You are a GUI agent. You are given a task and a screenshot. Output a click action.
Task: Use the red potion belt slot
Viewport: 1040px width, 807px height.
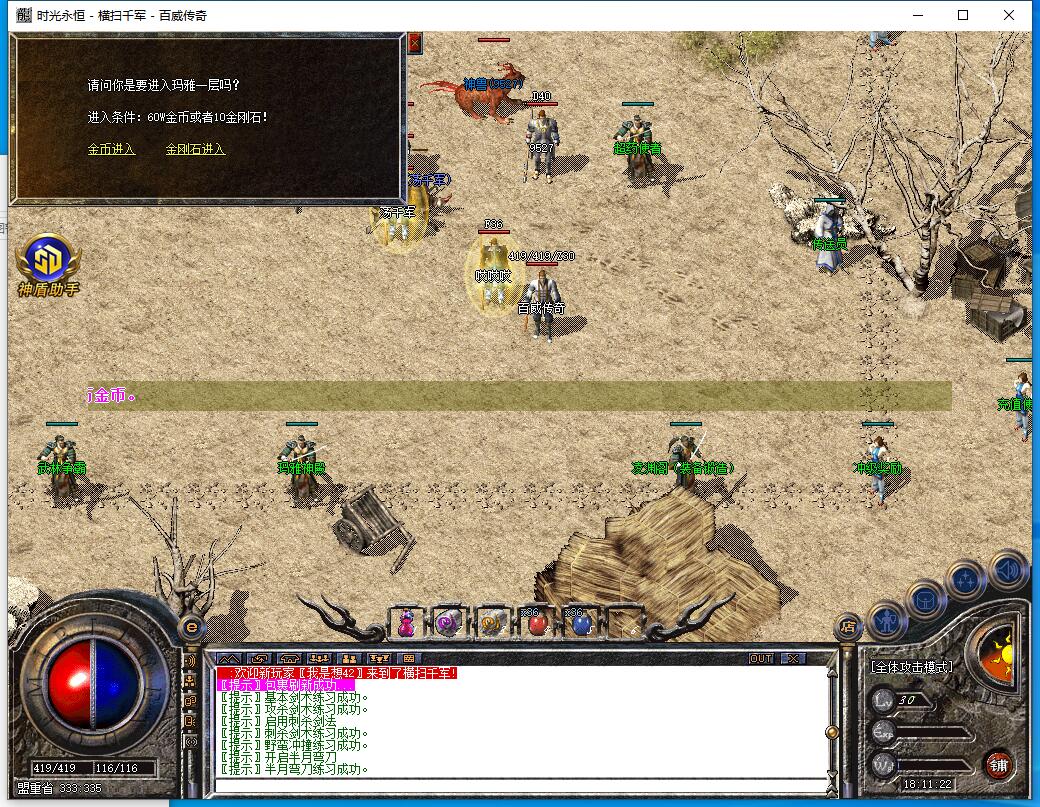(x=537, y=624)
